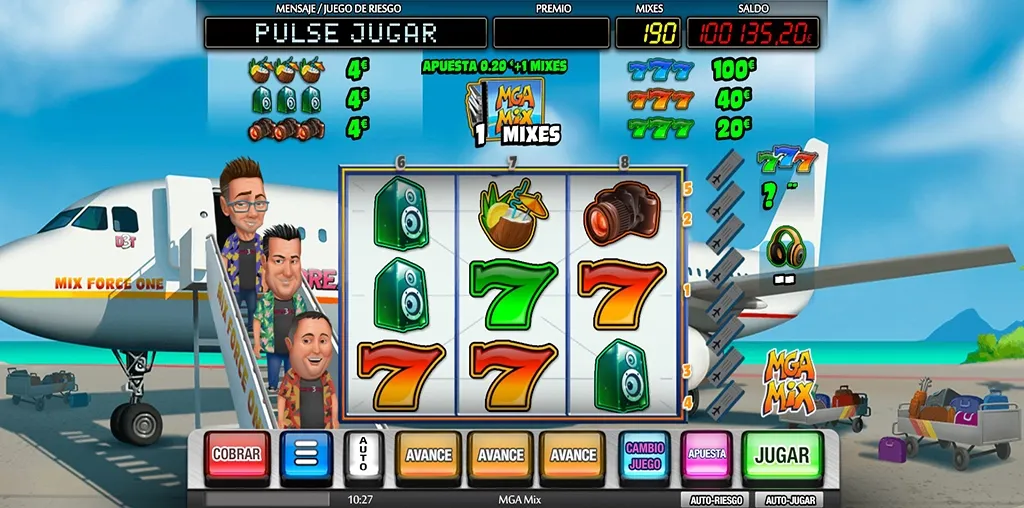Spin the reels with the green JUGAR button
This screenshot has width=1024, height=508.
pyautogui.click(x=782, y=456)
